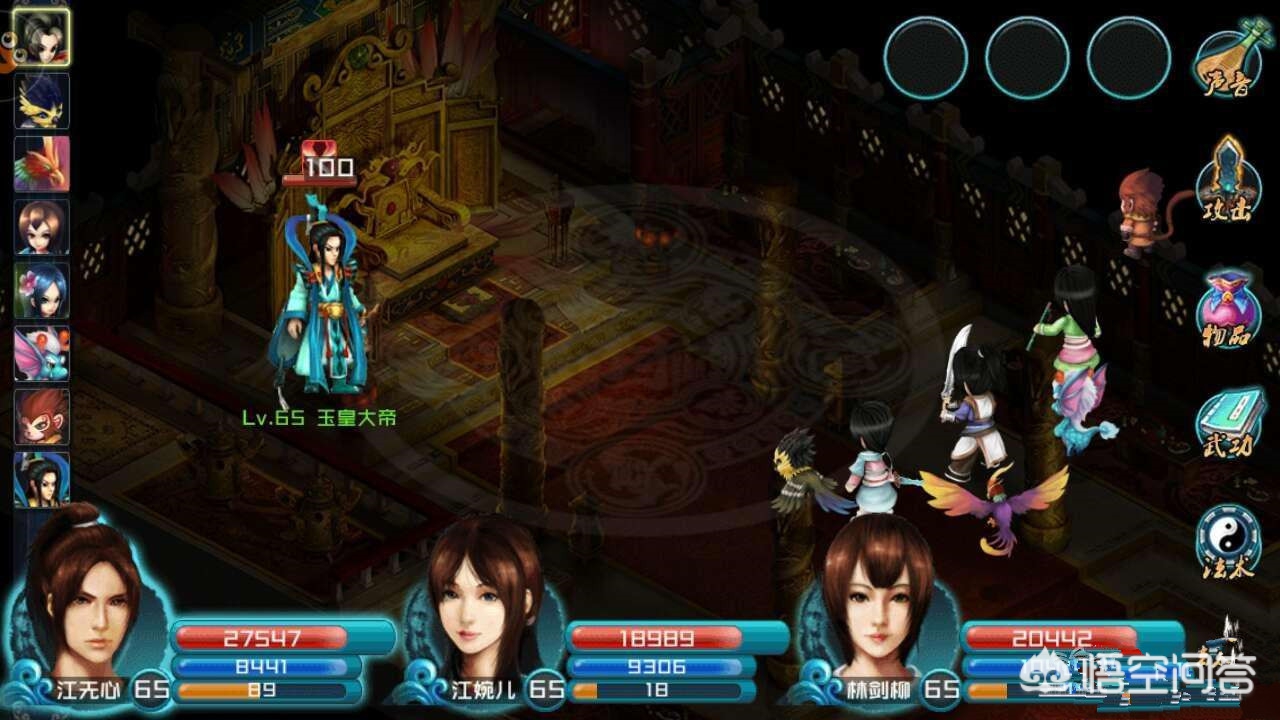Open the 武功 martial skills book

click(x=1226, y=424)
